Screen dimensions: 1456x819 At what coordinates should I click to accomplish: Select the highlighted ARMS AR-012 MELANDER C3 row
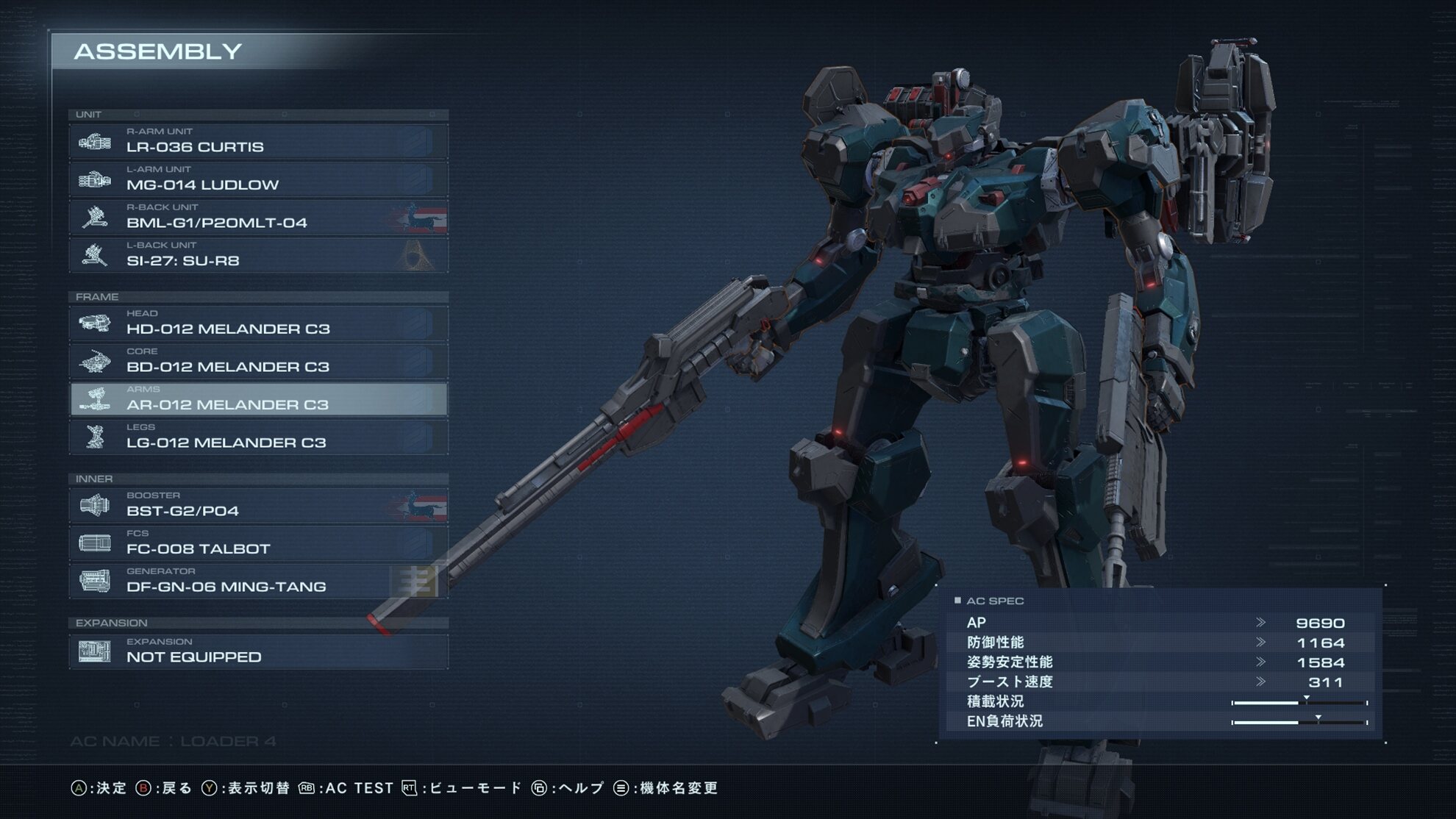click(x=258, y=399)
